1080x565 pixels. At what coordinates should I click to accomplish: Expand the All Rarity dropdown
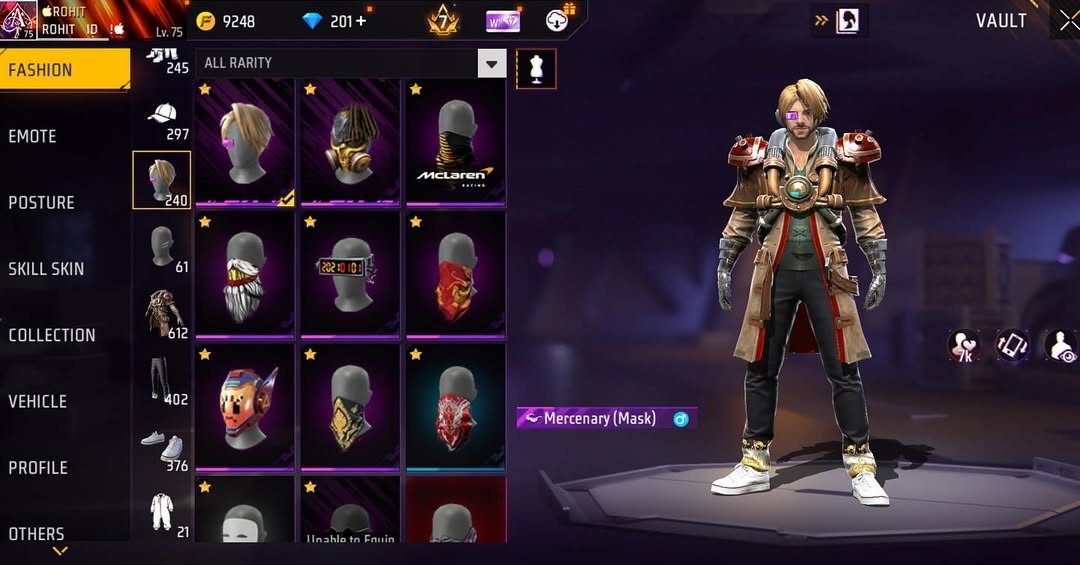pyautogui.click(x=491, y=64)
